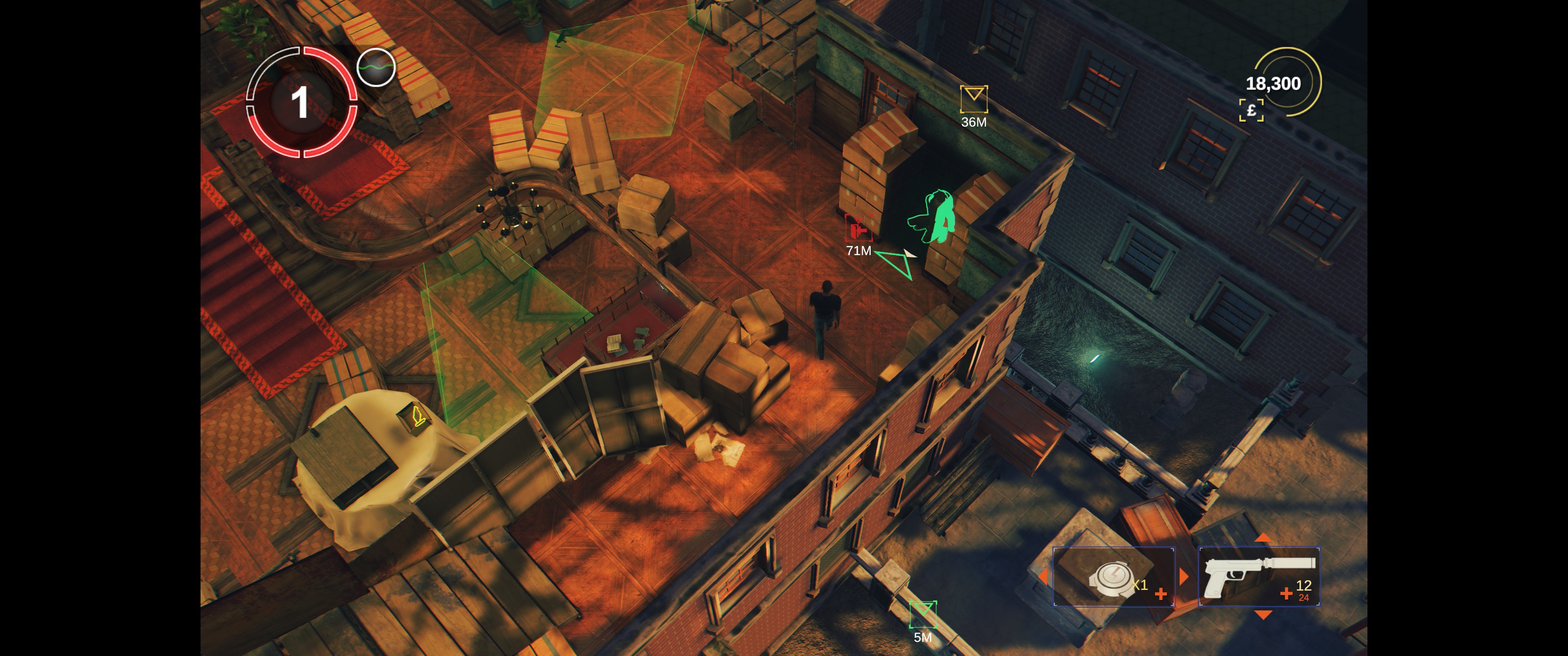
Task: Open the pound currency icon
Action: pos(1251,110)
